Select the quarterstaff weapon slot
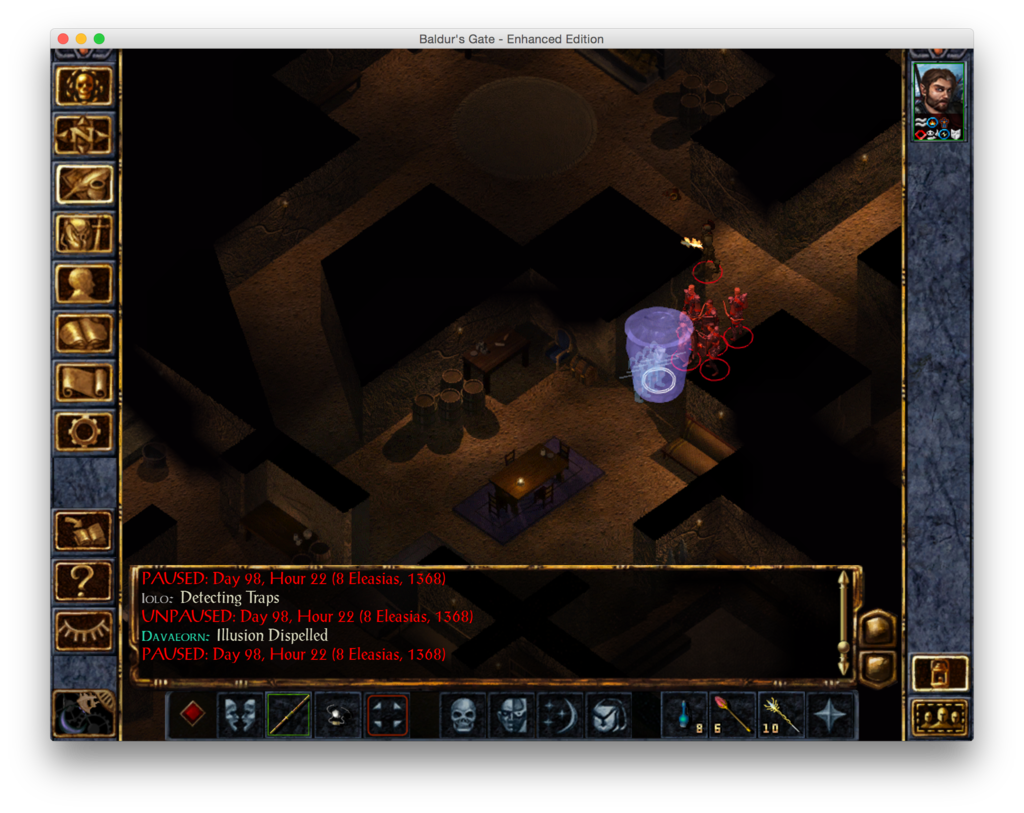 pos(288,715)
